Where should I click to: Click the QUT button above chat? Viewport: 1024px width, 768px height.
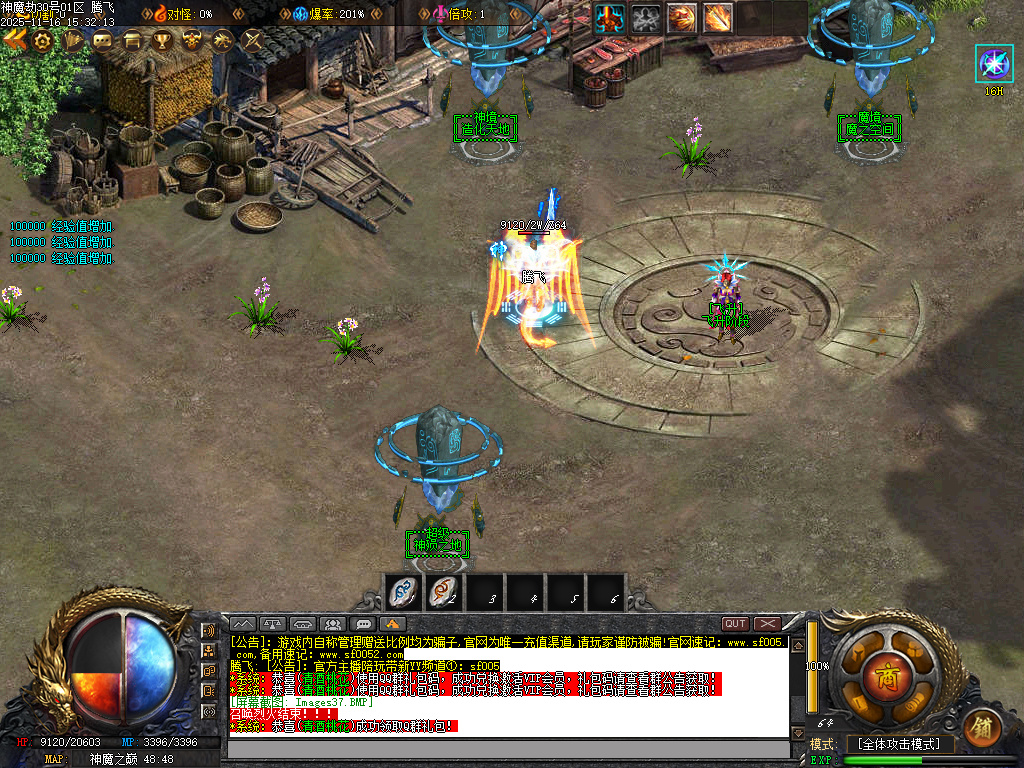735,624
